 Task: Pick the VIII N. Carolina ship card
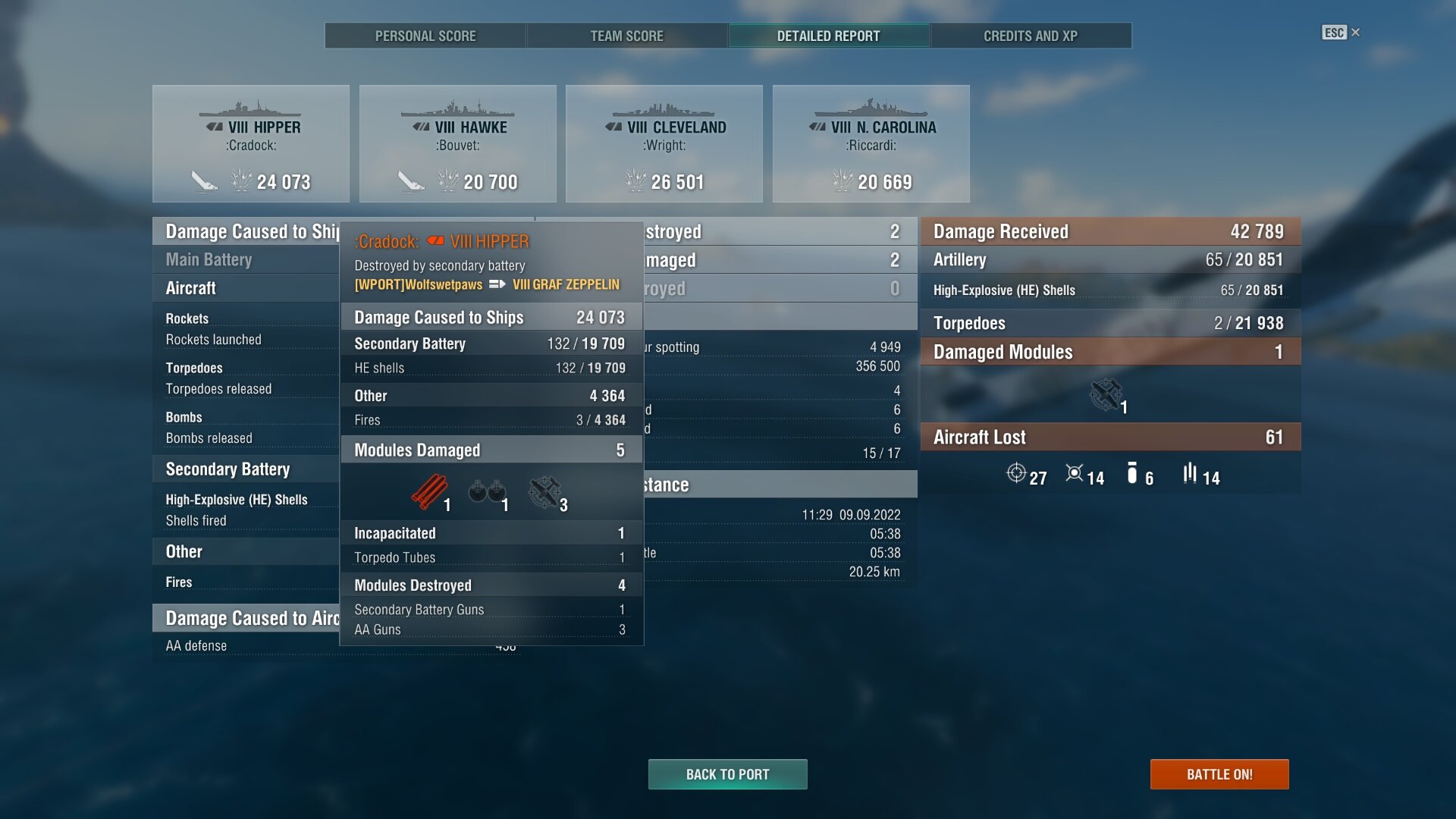[871, 143]
